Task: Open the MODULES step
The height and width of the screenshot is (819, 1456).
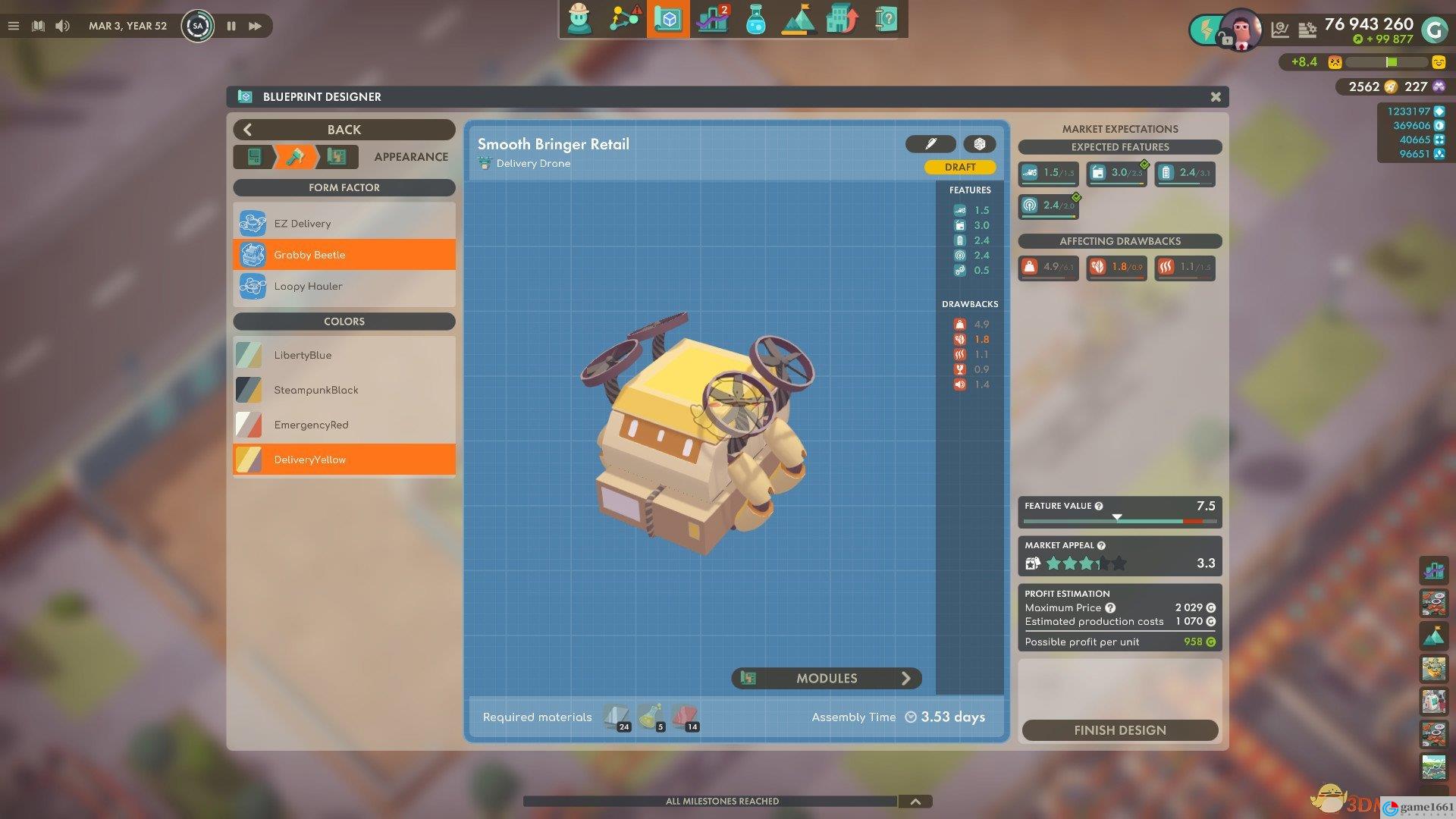Action: click(x=827, y=678)
